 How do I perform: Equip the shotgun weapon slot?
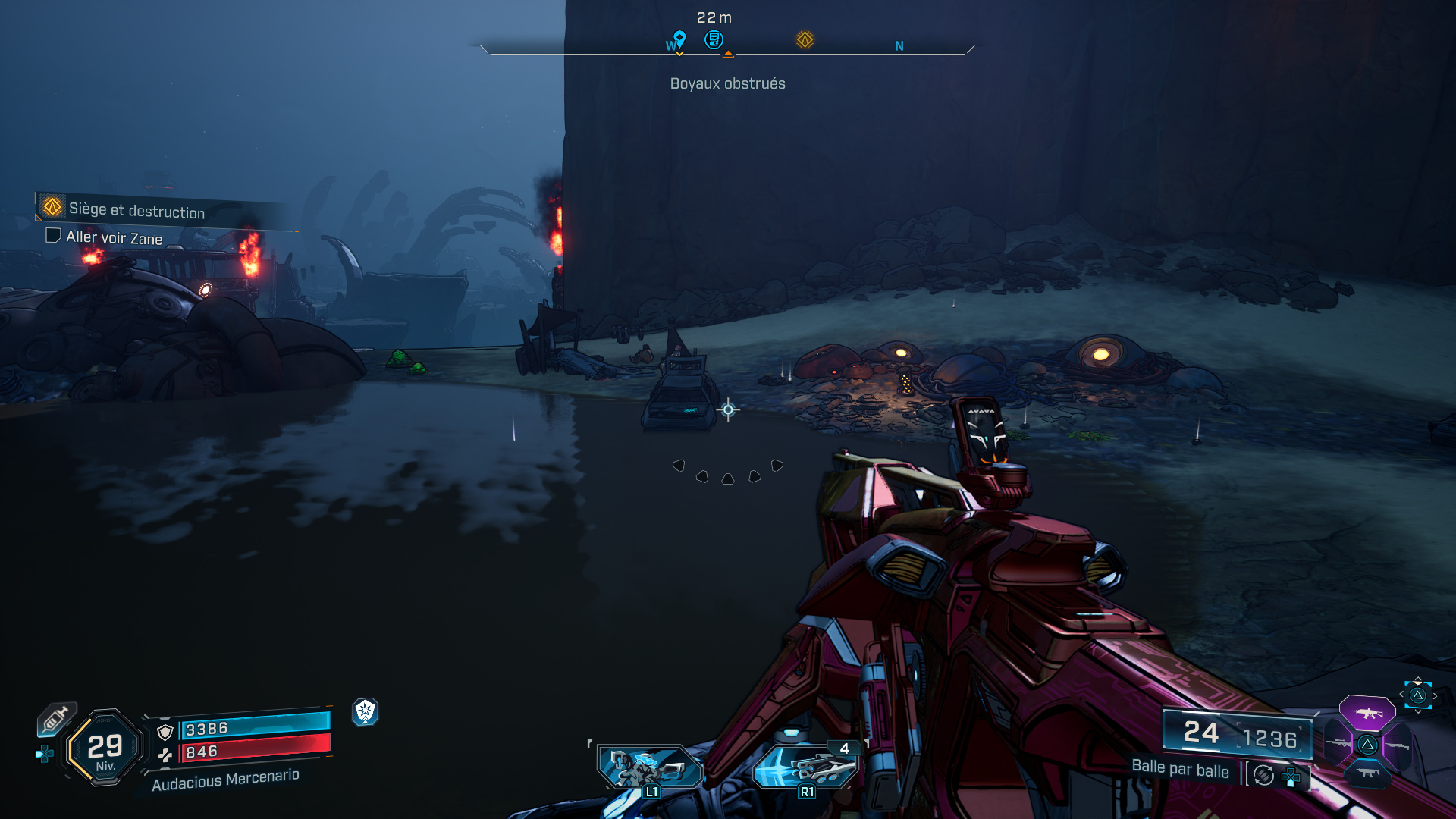(1398, 746)
